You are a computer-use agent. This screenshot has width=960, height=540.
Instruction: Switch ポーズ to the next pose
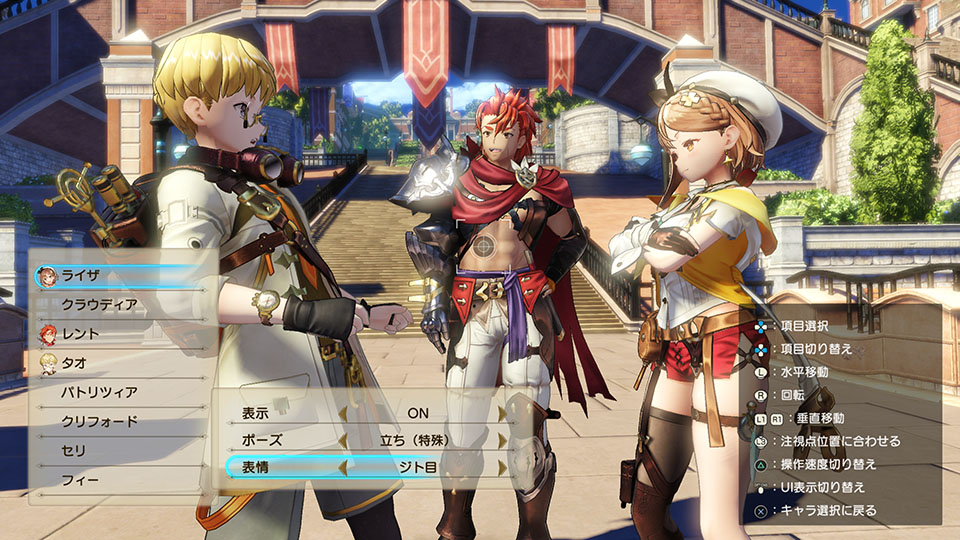(502, 440)
